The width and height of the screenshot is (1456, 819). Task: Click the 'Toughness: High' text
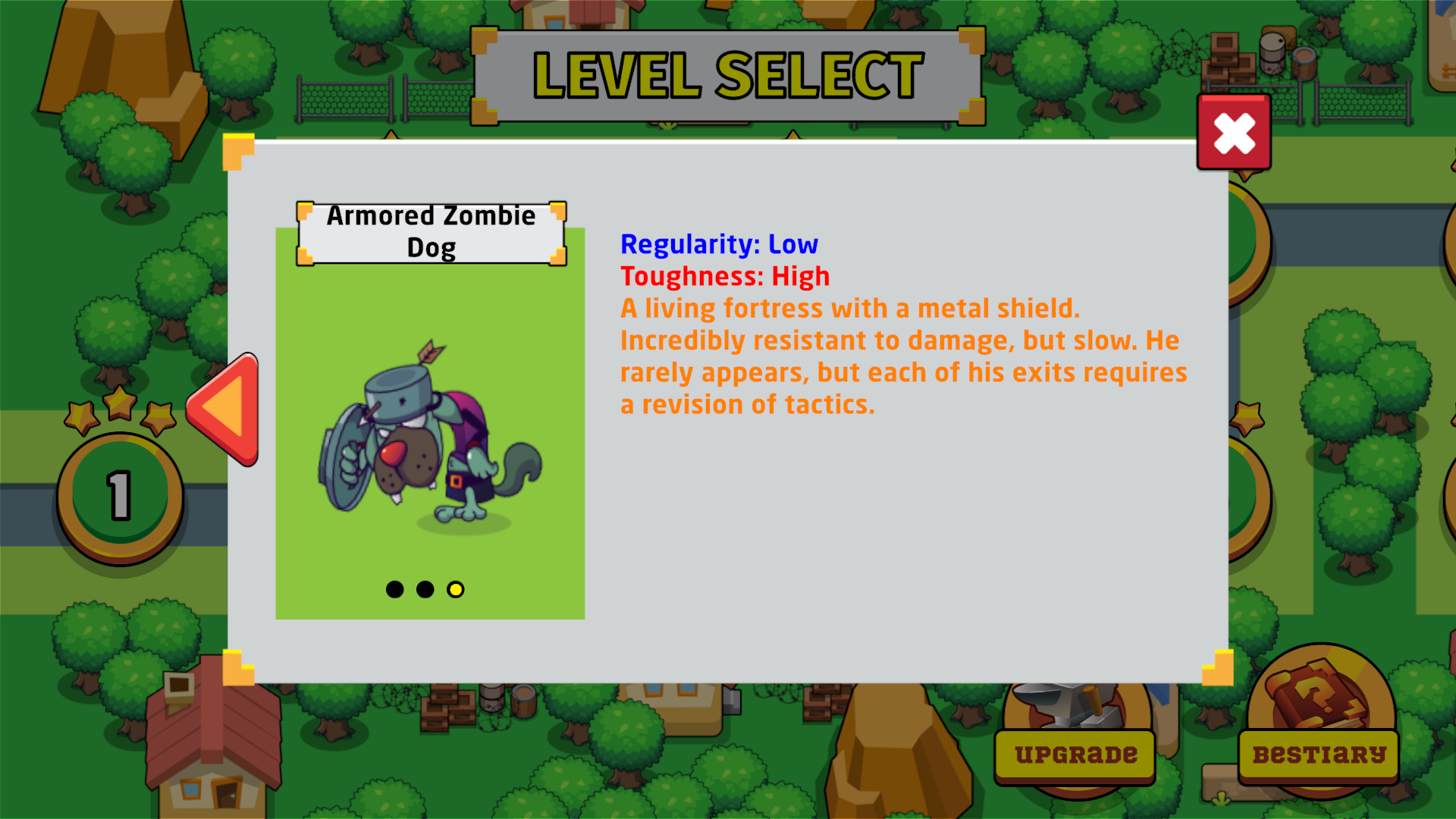tap(724, 276)
